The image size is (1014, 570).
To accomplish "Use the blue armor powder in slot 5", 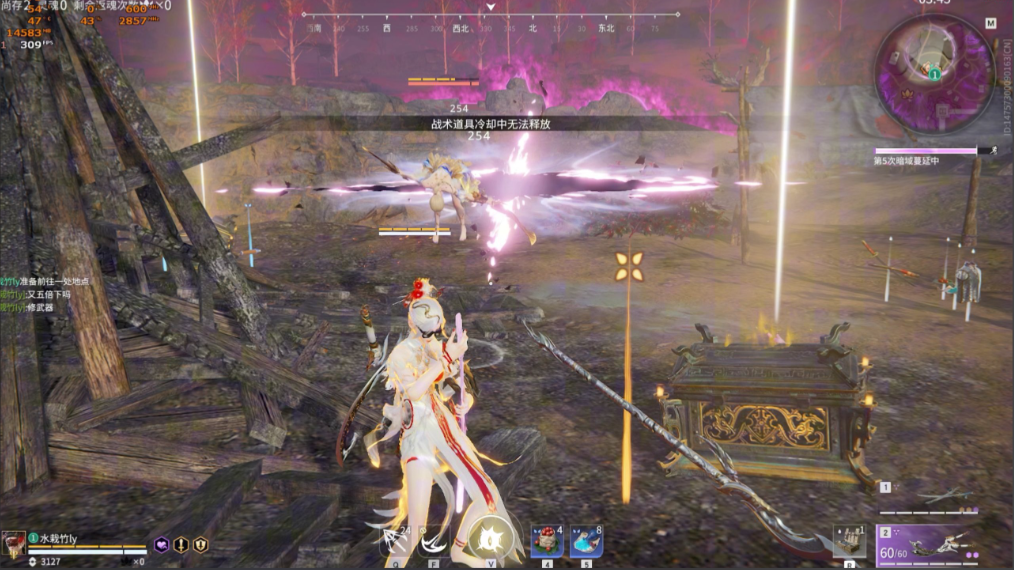I will pos(586,541).
